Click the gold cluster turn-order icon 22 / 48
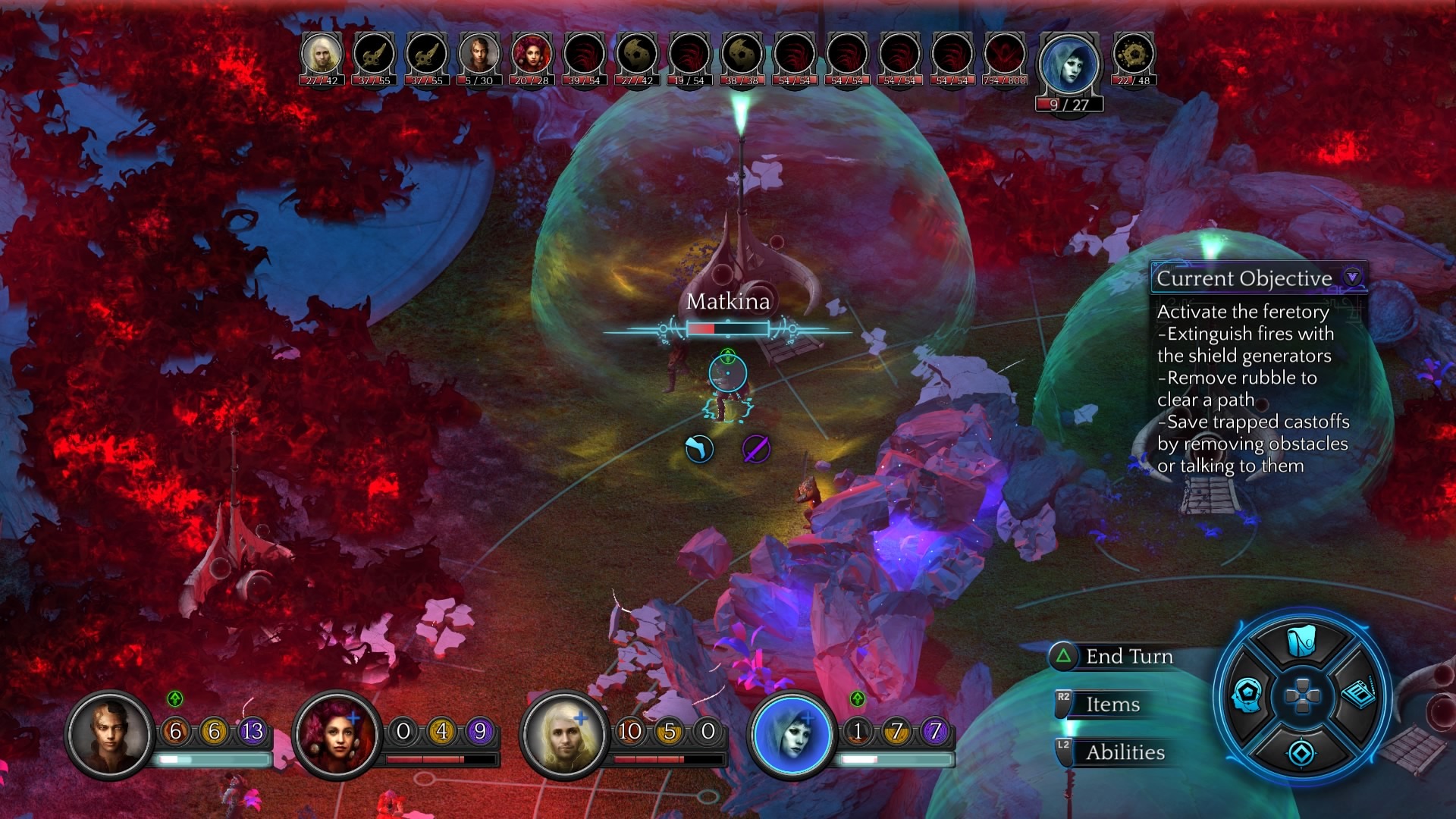The width and height of the screenshot is (1456, 819). pyautogui.click(x=1134, y=55)
